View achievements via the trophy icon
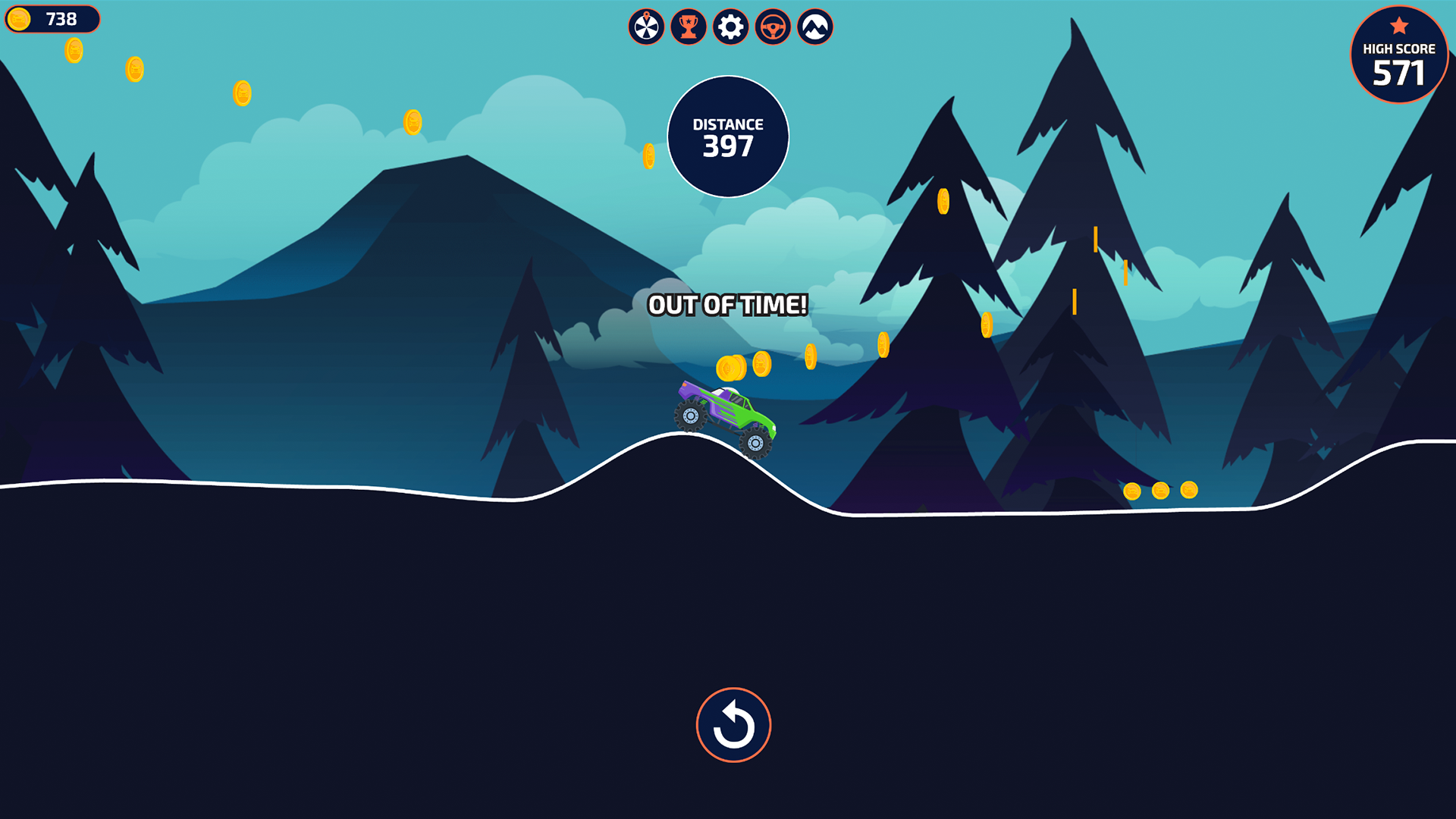Image resolution: width=1456 pixels, height=819 pixels. click(x=688, y=27)
